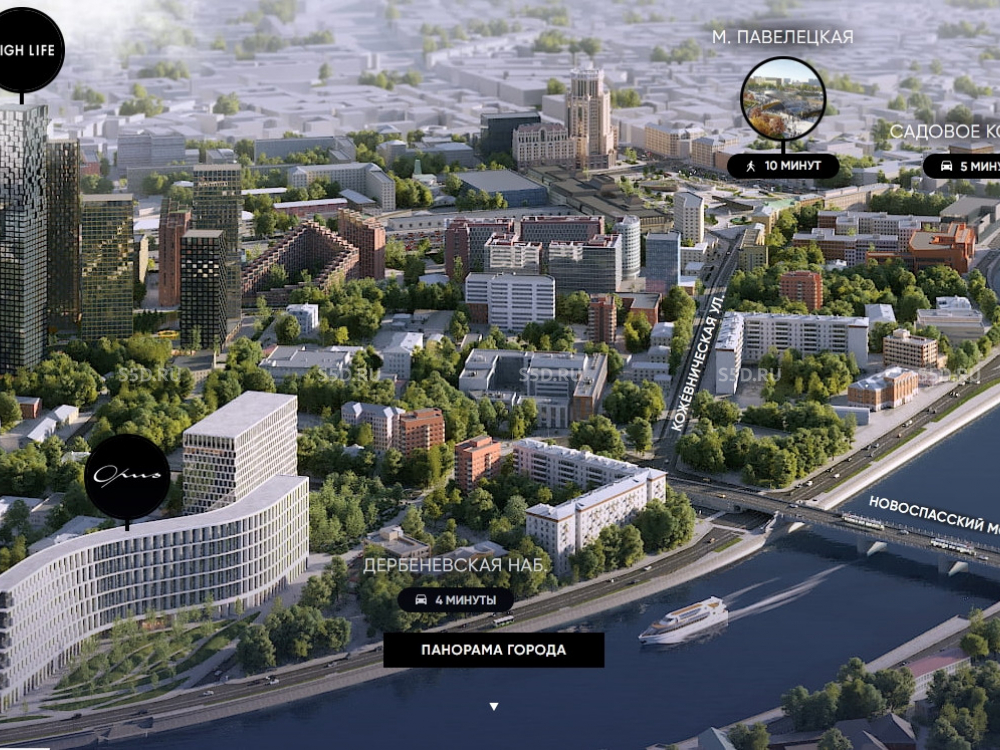Click the 4 минуты car badge

(456, 600)
